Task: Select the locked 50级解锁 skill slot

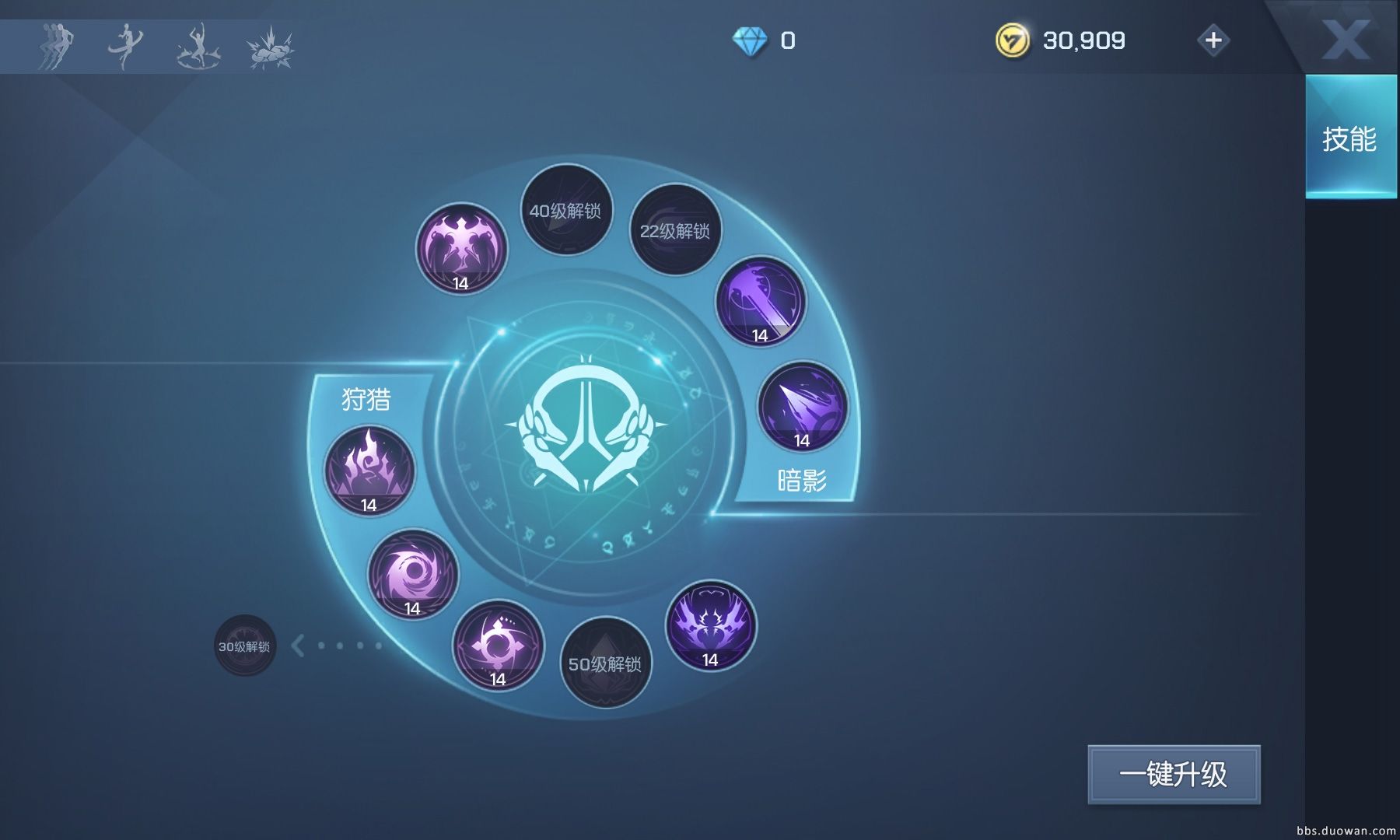Action: point(605,663)
